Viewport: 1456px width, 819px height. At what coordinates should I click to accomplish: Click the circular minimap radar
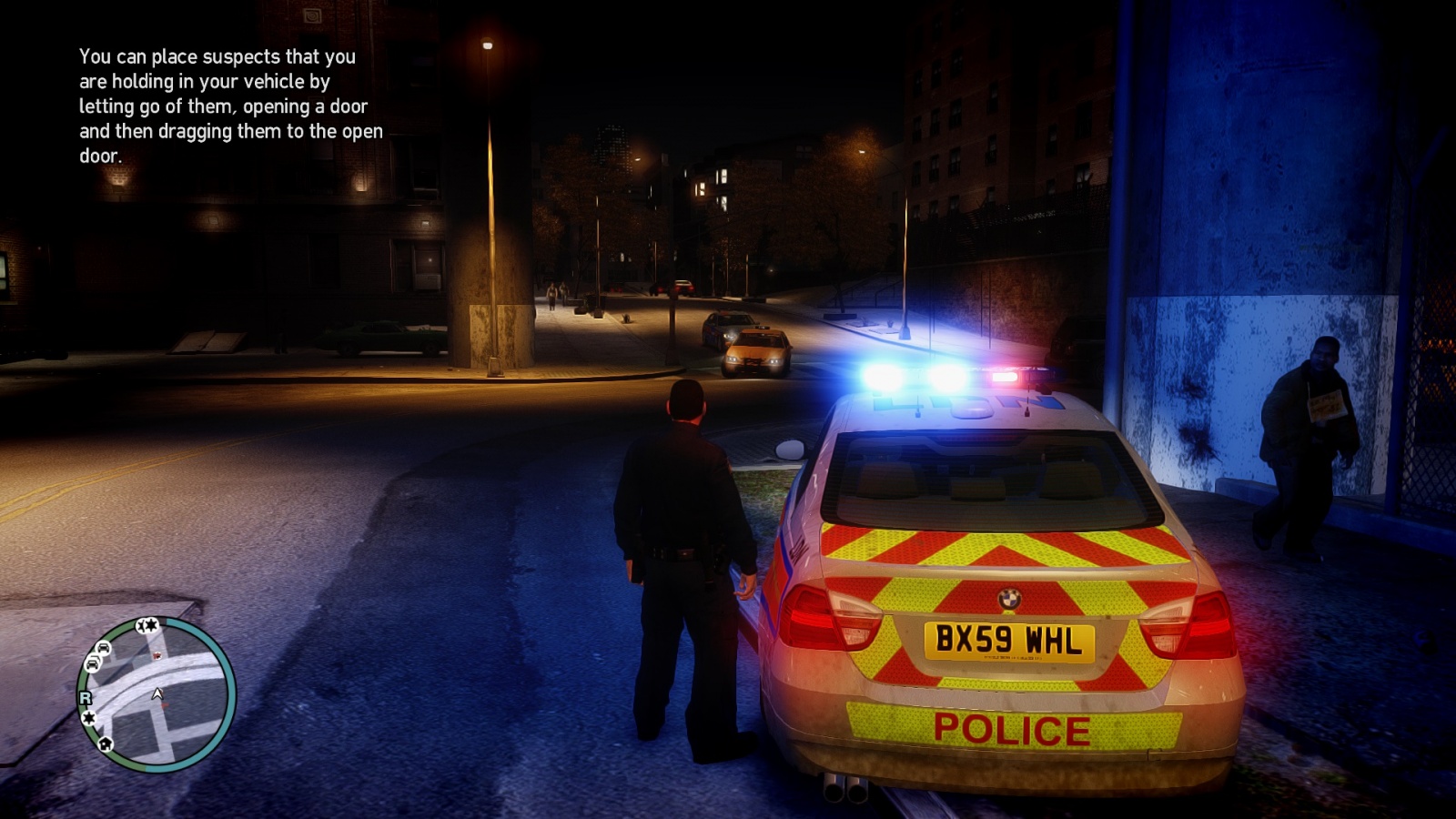coord(157,694)
